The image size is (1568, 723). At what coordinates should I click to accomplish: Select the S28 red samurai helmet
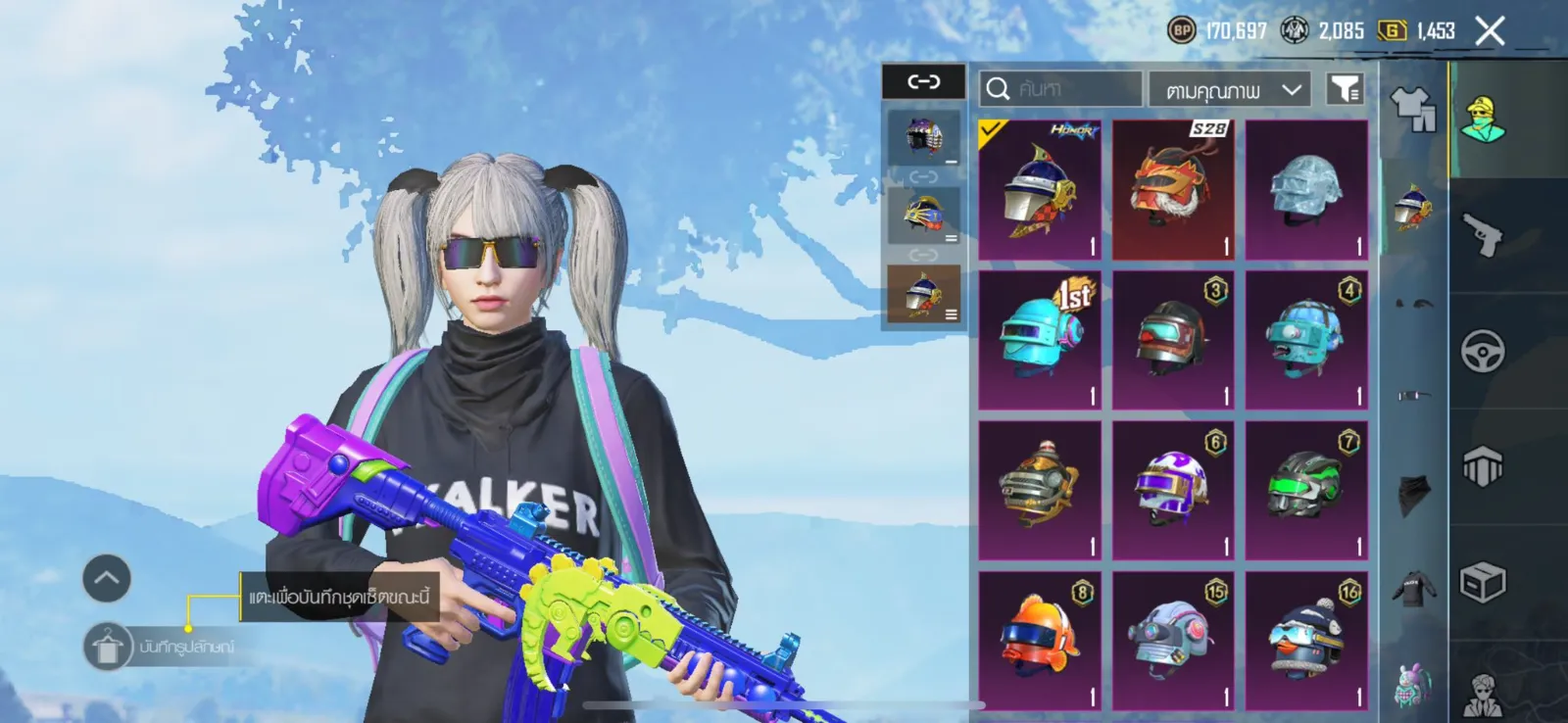pos(1173,190)
